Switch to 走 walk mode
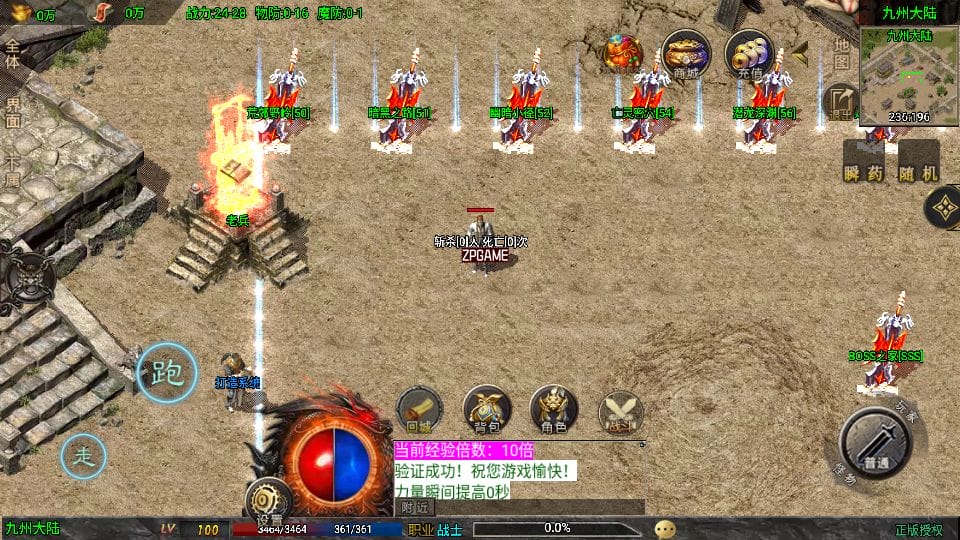Viewport: 960px width, 540px height. coord(83,458)
